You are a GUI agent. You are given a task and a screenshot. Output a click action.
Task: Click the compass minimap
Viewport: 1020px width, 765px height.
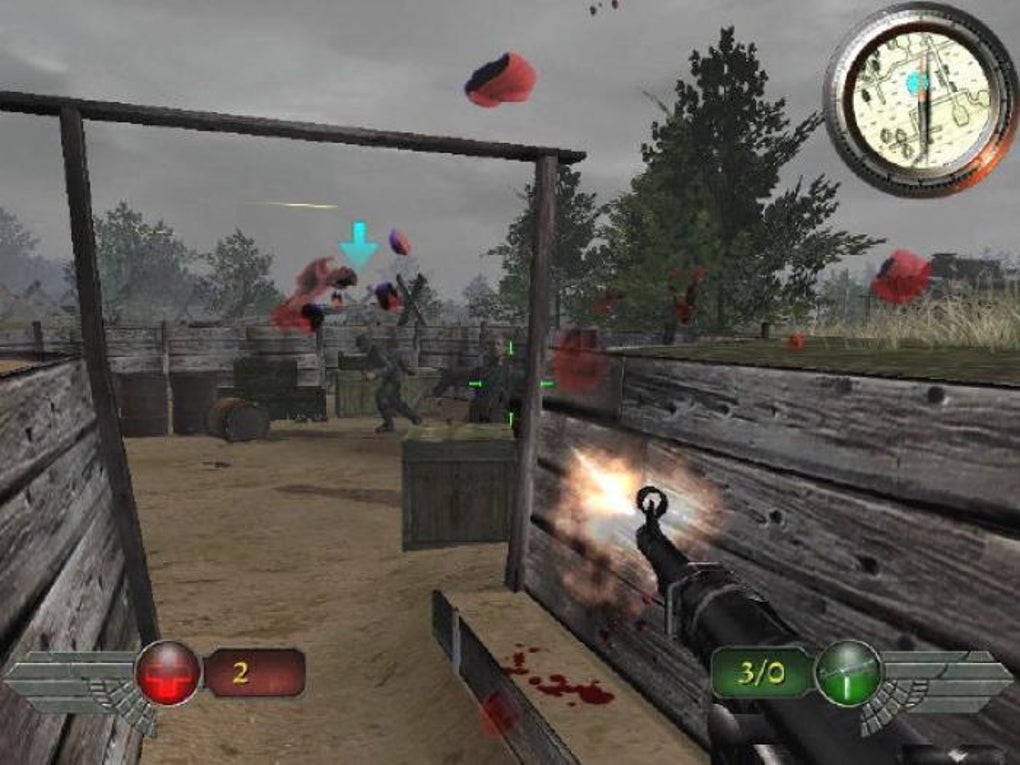(x=921, y=97)
